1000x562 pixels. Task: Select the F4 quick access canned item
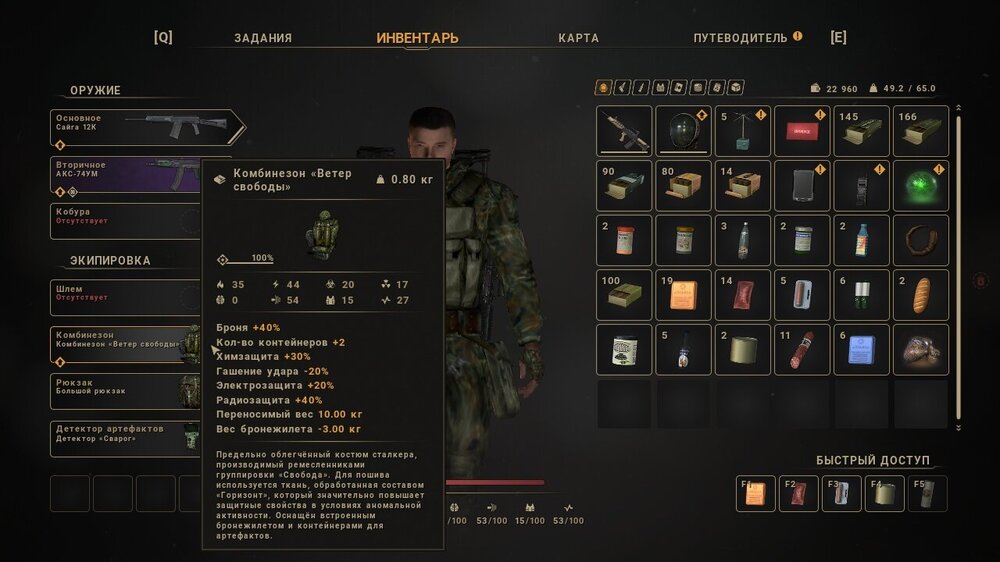885,494
